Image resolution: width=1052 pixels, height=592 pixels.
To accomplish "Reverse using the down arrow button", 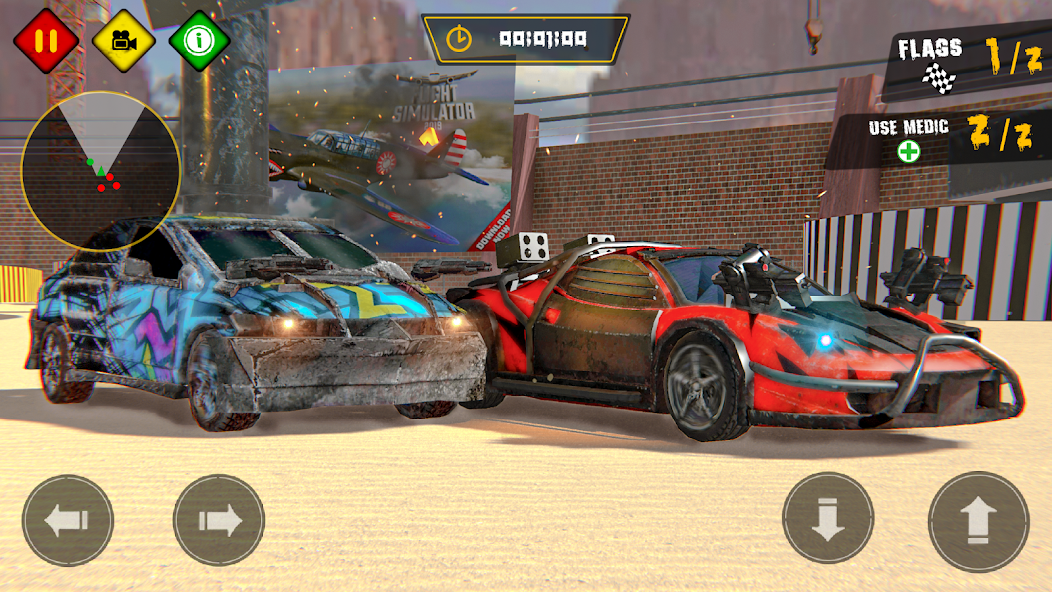I will (x=828, y=518).
